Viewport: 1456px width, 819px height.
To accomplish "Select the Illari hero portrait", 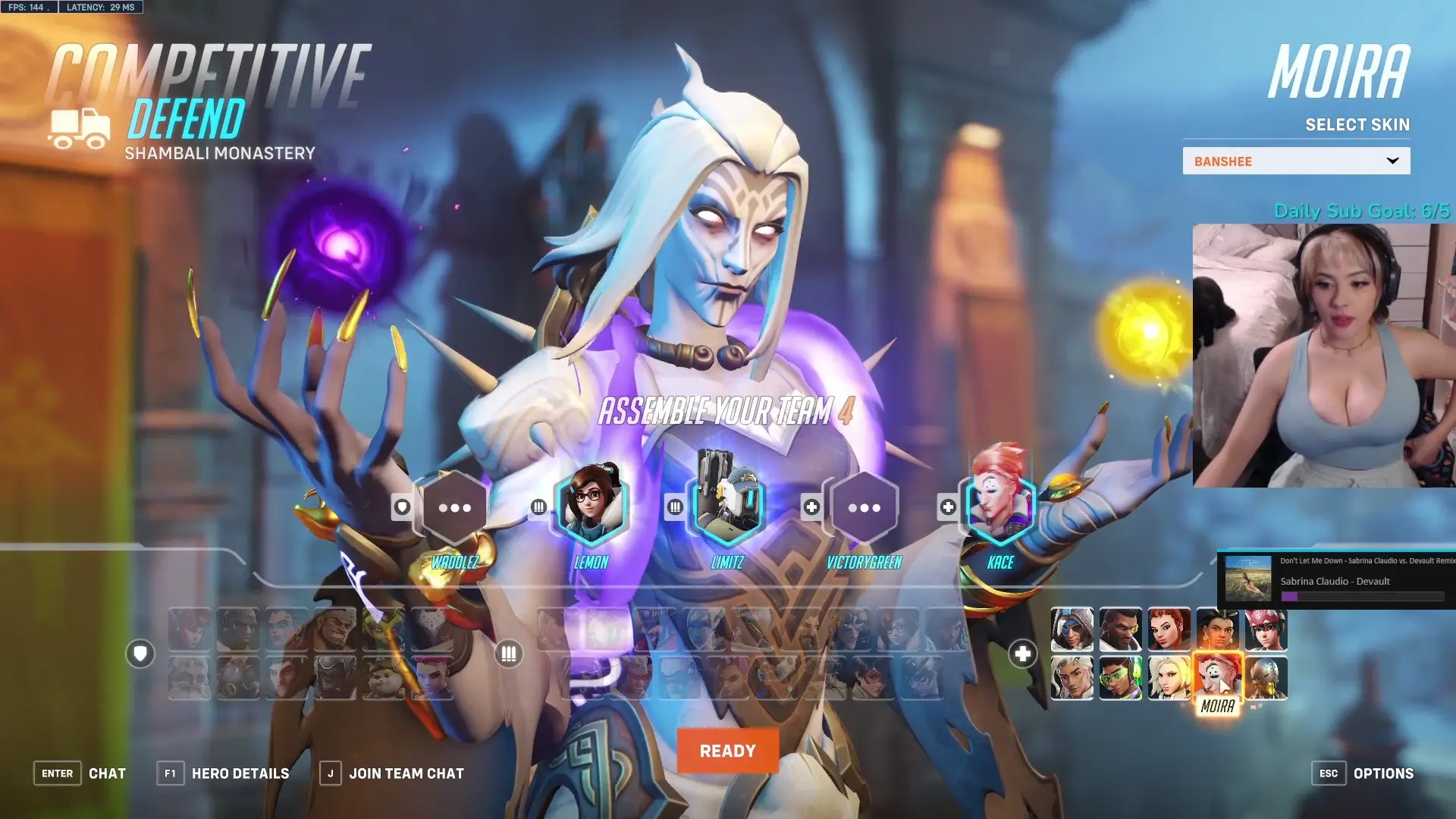I will tap(1217, 629).
